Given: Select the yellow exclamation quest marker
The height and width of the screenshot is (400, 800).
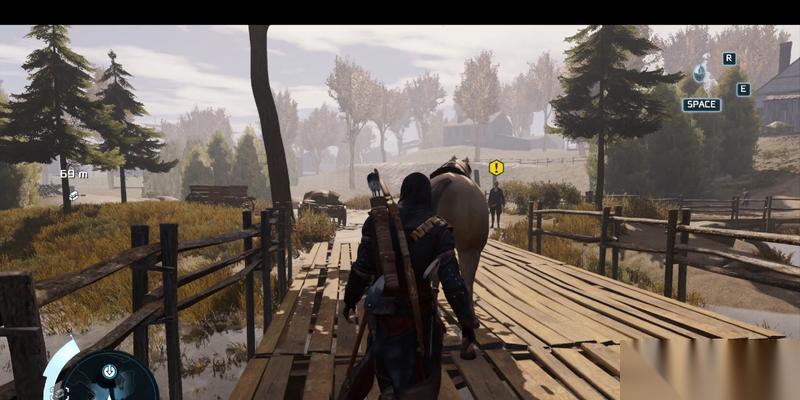Looking at the screenshot, I should (496, 167).
